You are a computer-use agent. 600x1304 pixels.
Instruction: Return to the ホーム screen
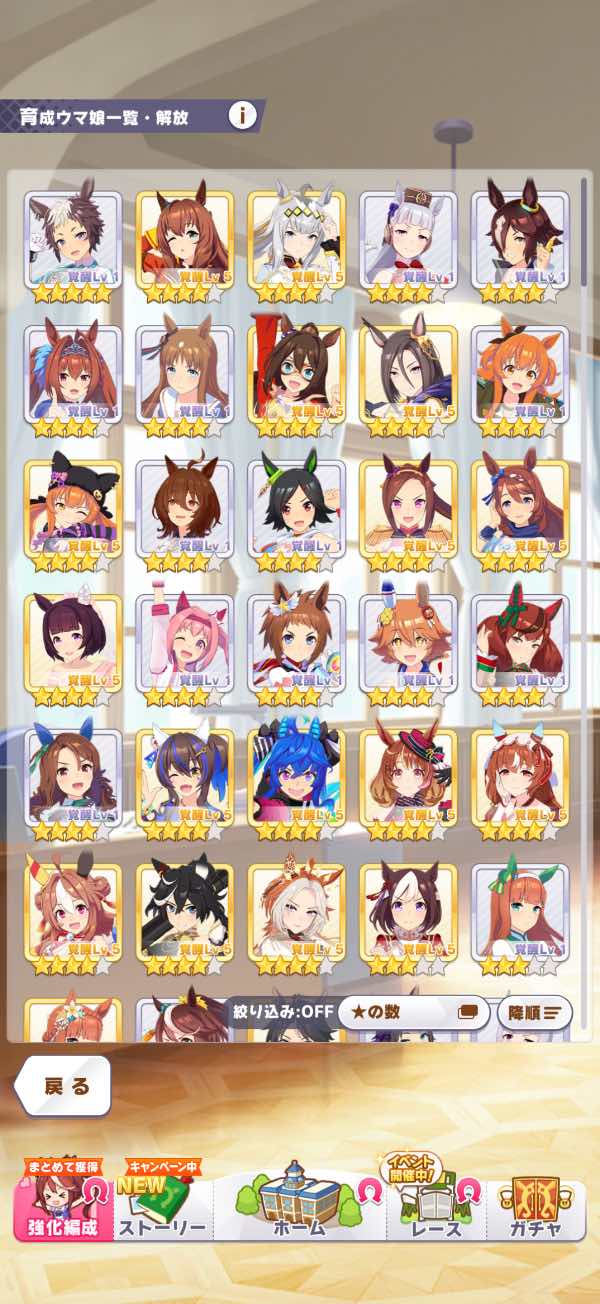[x=299, y=1205]
